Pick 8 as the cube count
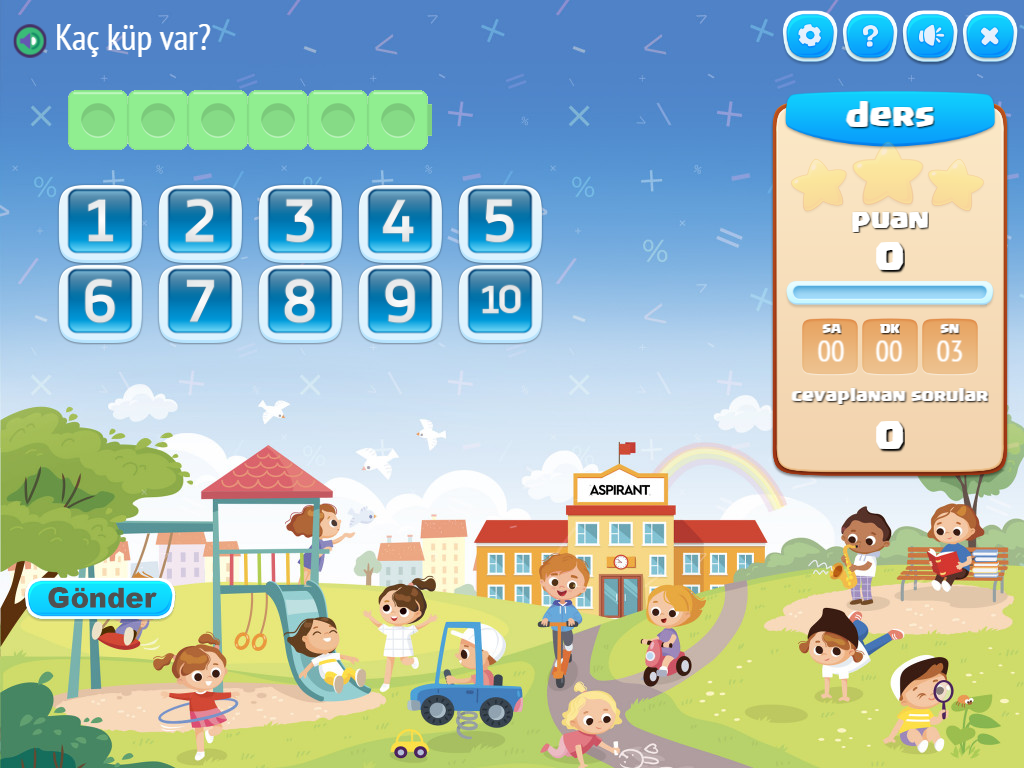The width and height of the screenshot is (1024, 768). point(300,302)
